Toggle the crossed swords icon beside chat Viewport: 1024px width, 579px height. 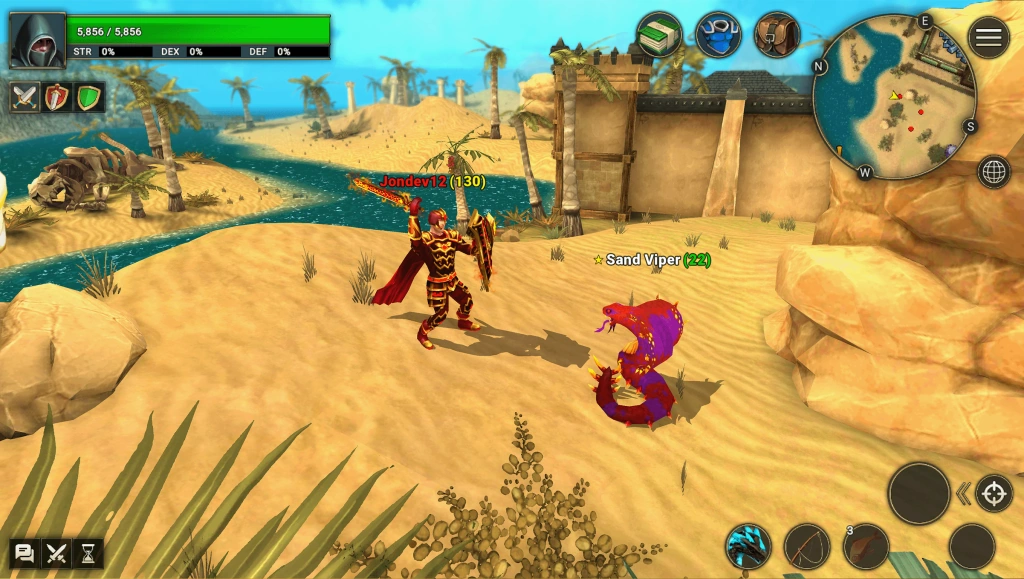[x=56, y=553]
